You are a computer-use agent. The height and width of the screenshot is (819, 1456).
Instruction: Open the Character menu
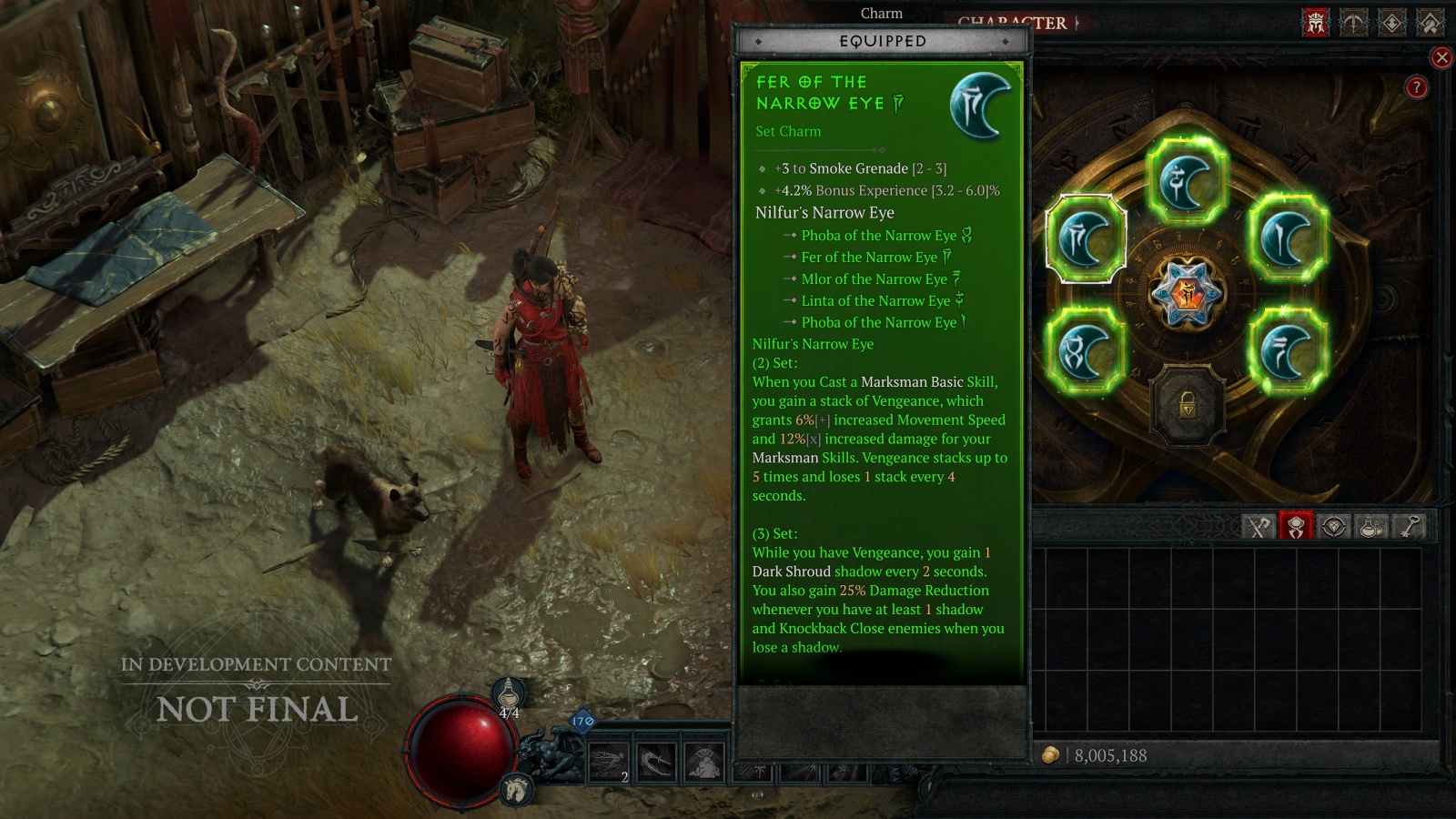[1010, 23]
